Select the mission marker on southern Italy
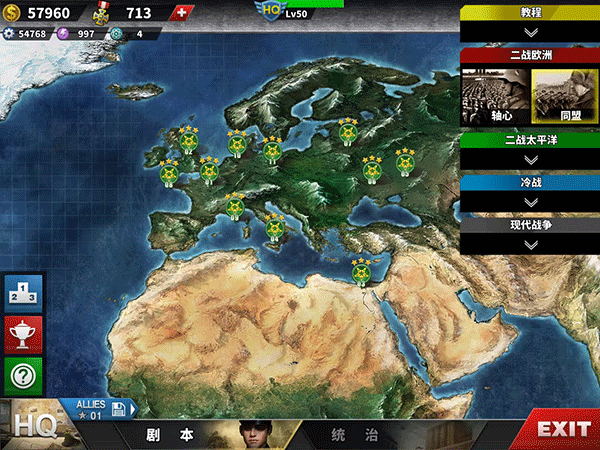The width and height of the screenshot is (600, 450). coord(275,233)
